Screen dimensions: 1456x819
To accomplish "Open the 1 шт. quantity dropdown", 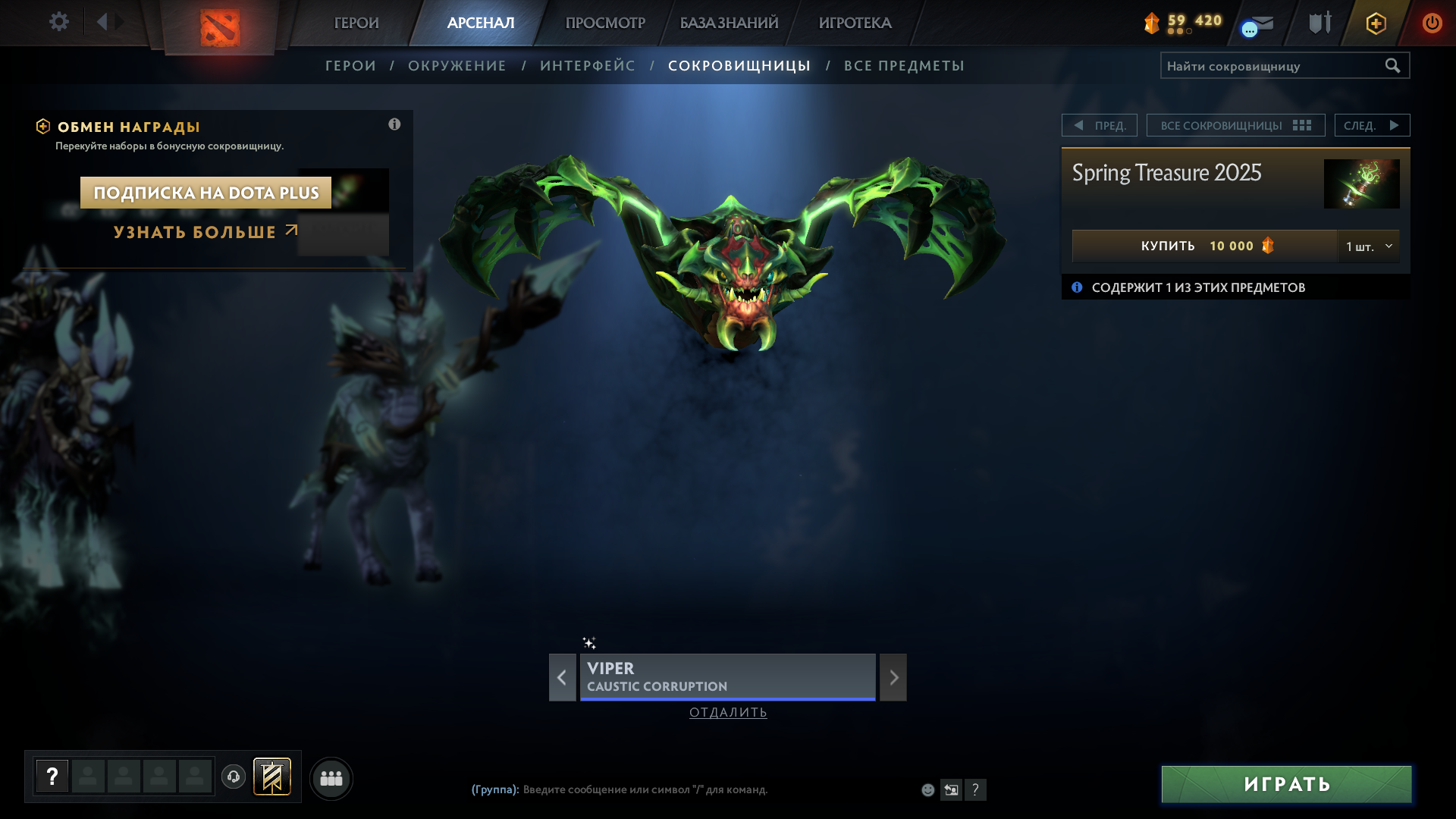I will (1369, 246).
